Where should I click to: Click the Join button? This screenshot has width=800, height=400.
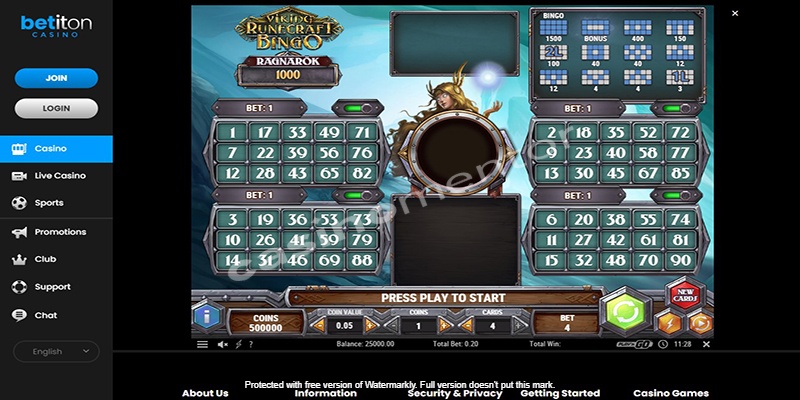(x=56, y=78)
